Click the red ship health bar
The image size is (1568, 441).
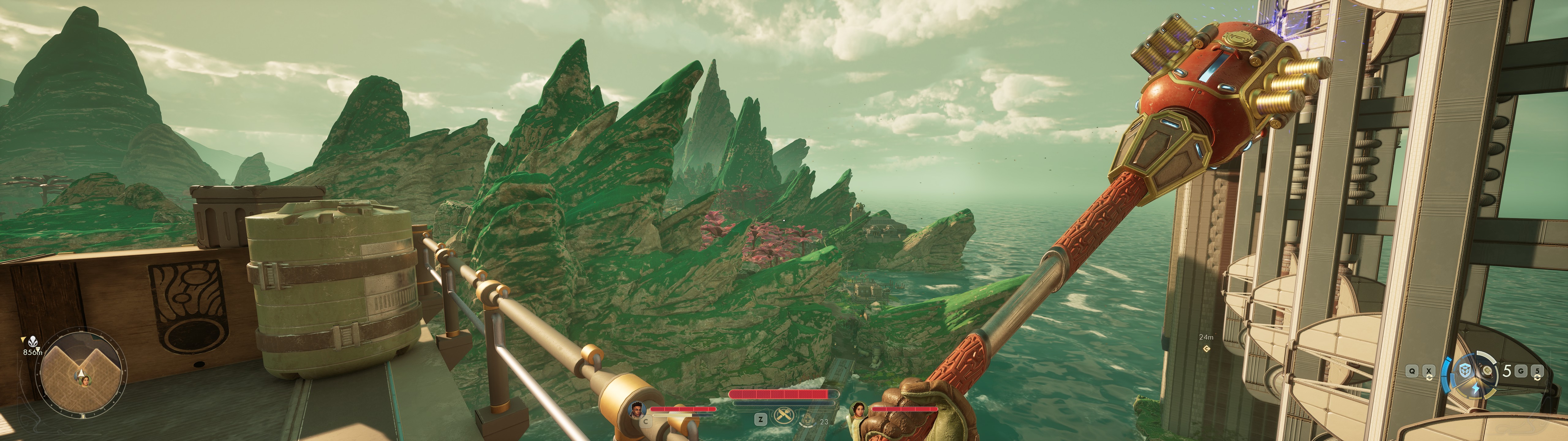[780, 394]
